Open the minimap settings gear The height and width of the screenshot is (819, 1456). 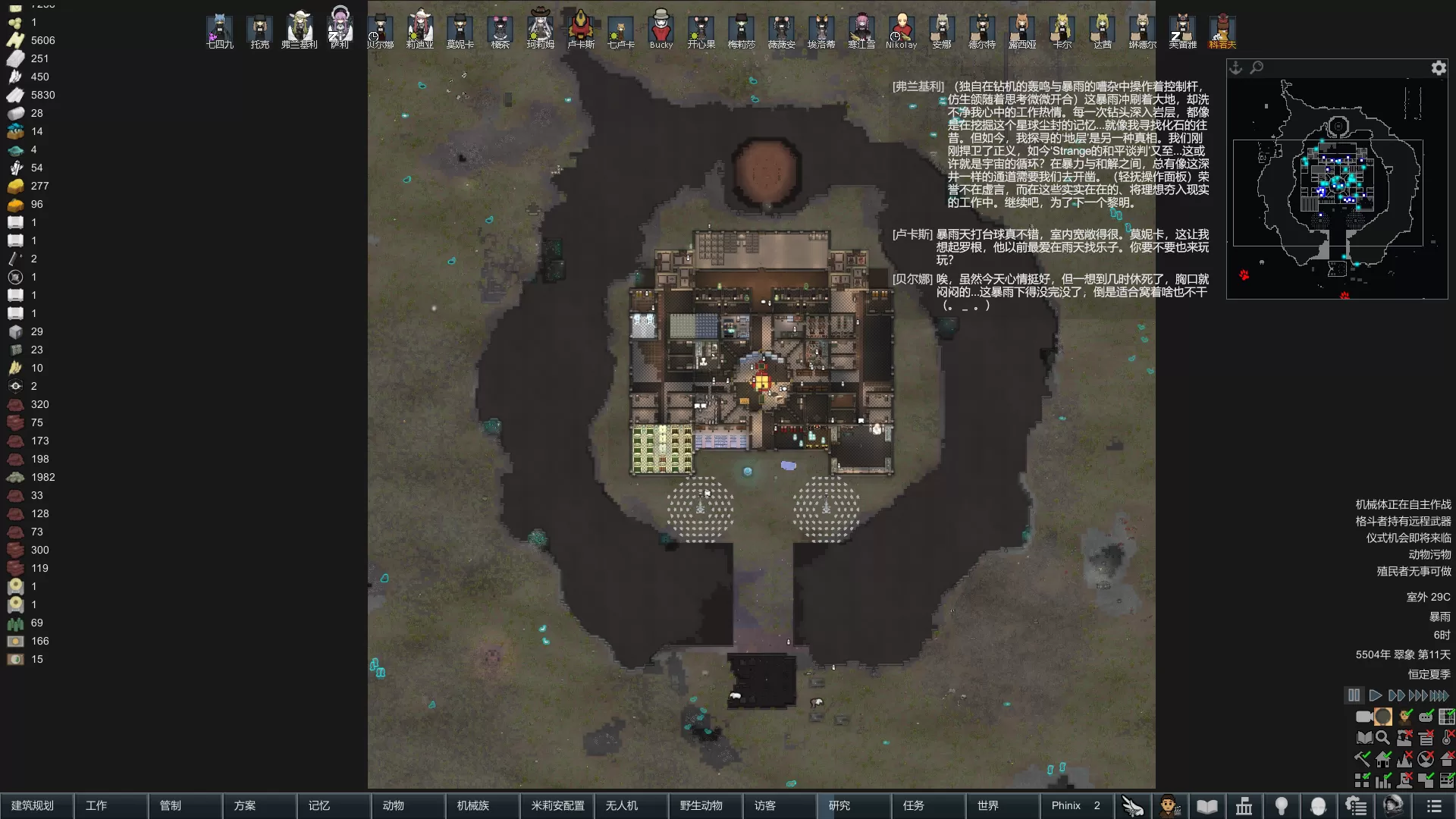pos(1439,68)
